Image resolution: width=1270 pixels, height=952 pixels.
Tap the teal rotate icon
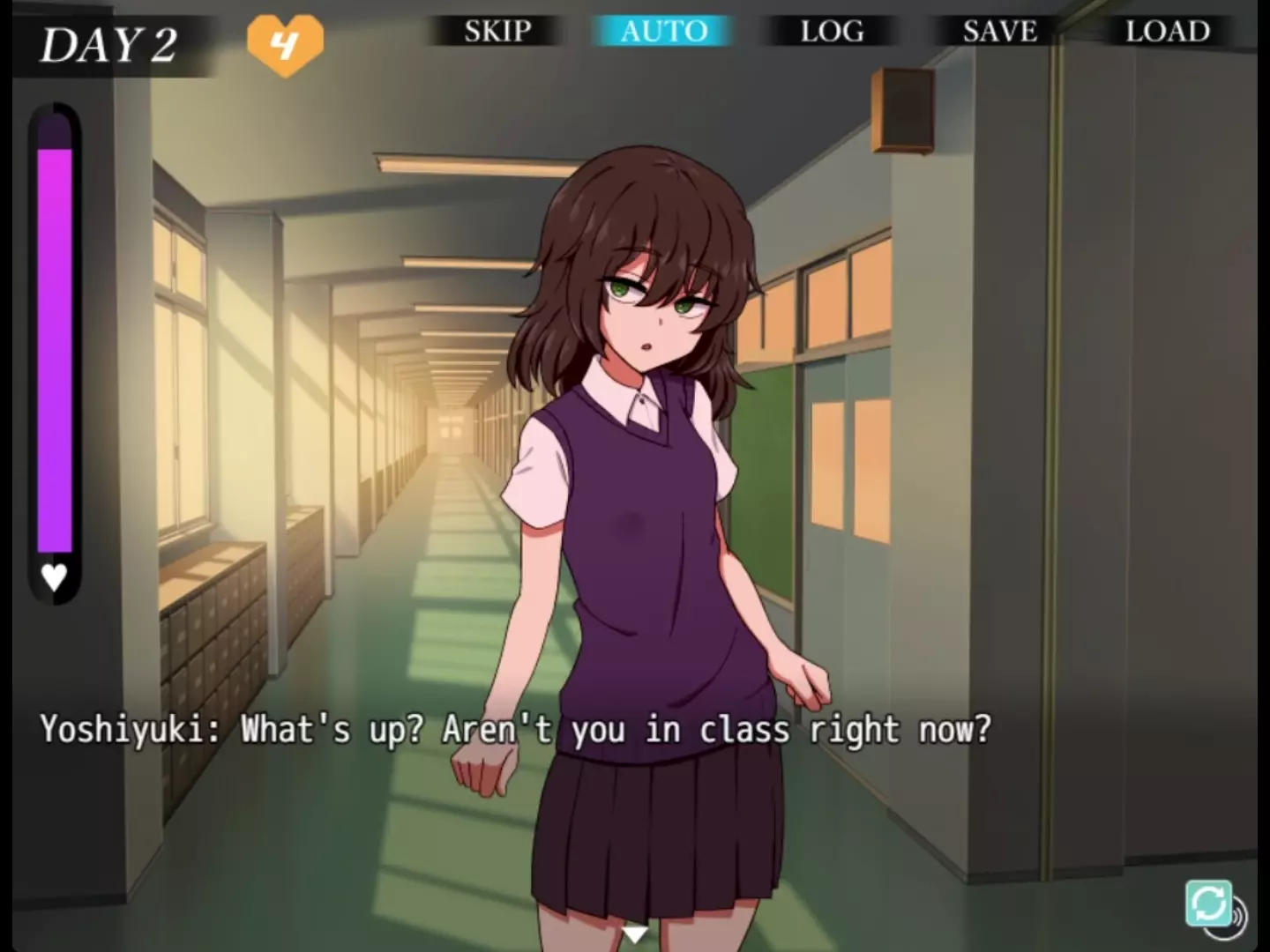coord(1208,903)
